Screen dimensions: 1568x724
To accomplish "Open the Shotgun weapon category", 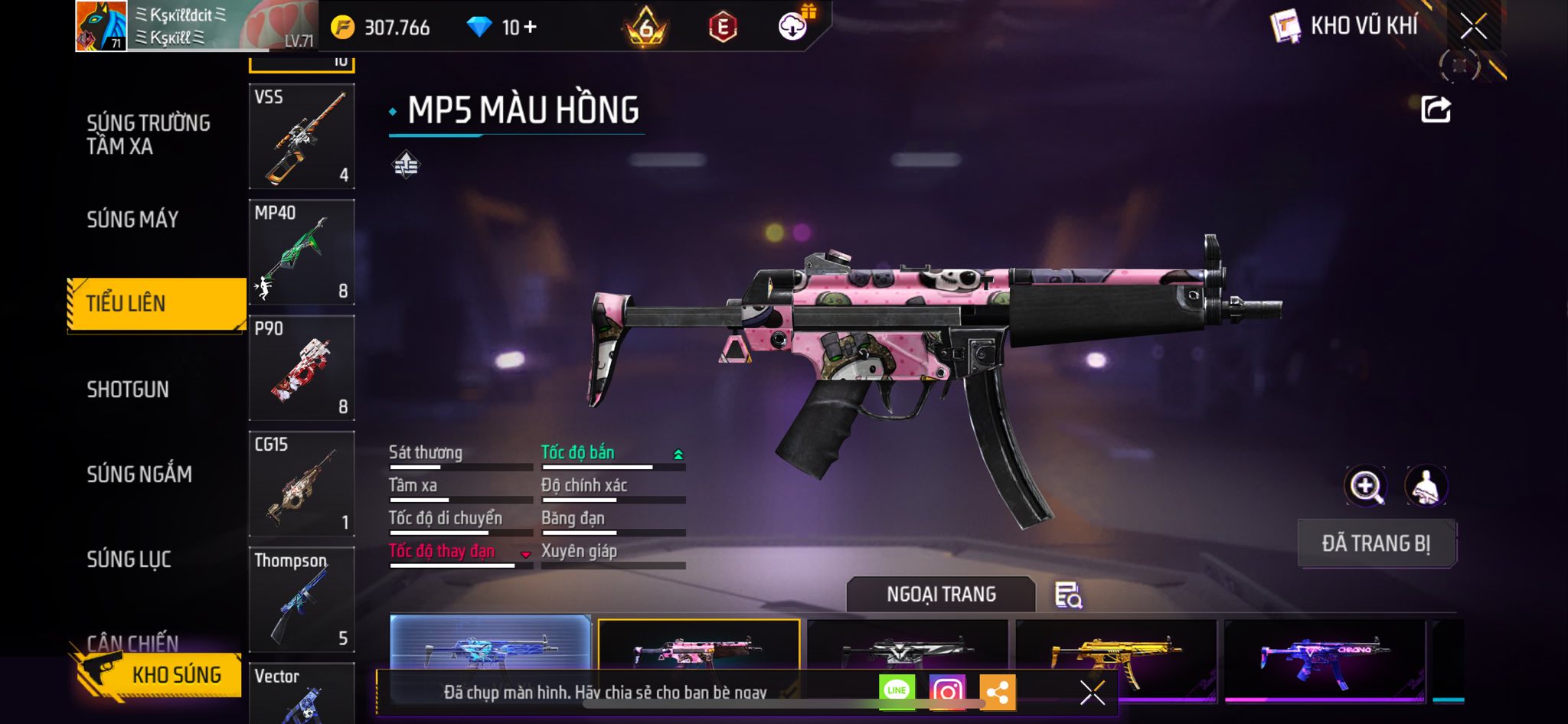I will pos(128,390).
